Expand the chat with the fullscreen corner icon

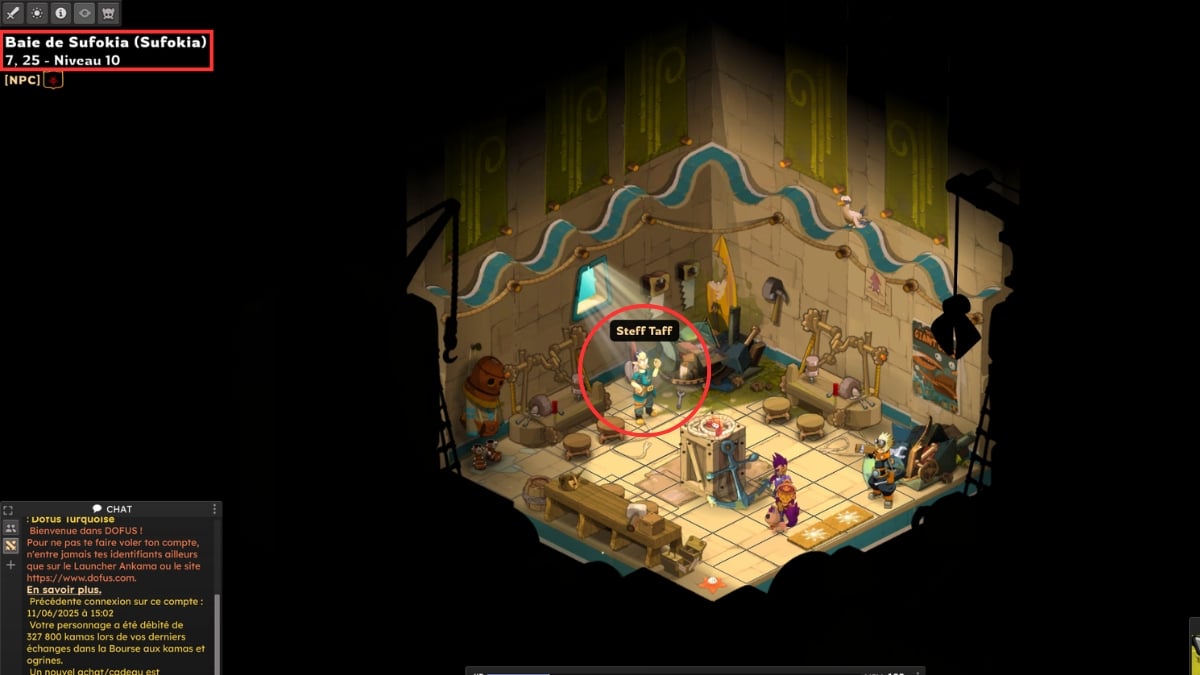[8, 510]
